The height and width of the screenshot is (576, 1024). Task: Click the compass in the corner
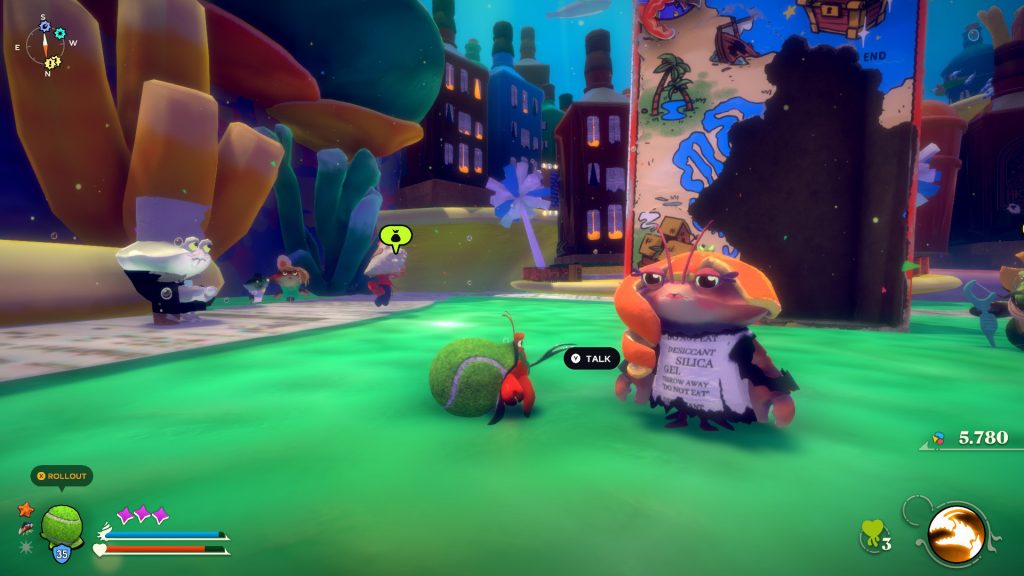[45, 45]
